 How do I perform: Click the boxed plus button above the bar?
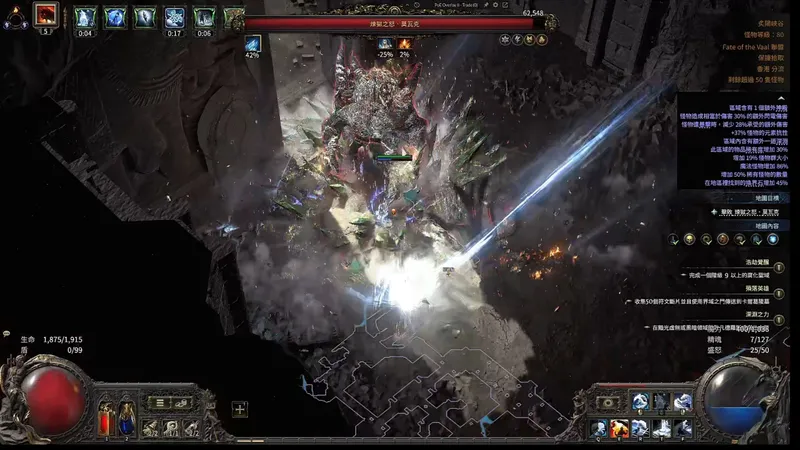pos(240,409)
